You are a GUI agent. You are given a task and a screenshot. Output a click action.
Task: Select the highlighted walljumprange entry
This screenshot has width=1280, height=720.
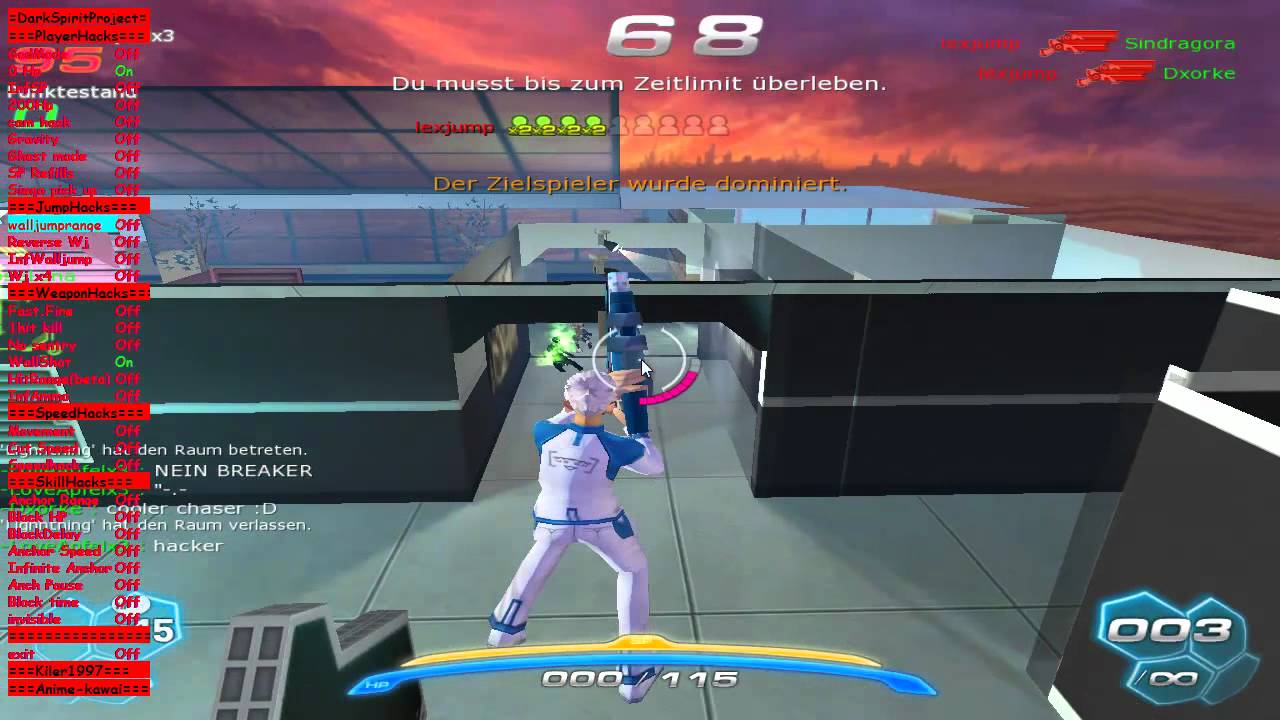click(x=55, y=226)
